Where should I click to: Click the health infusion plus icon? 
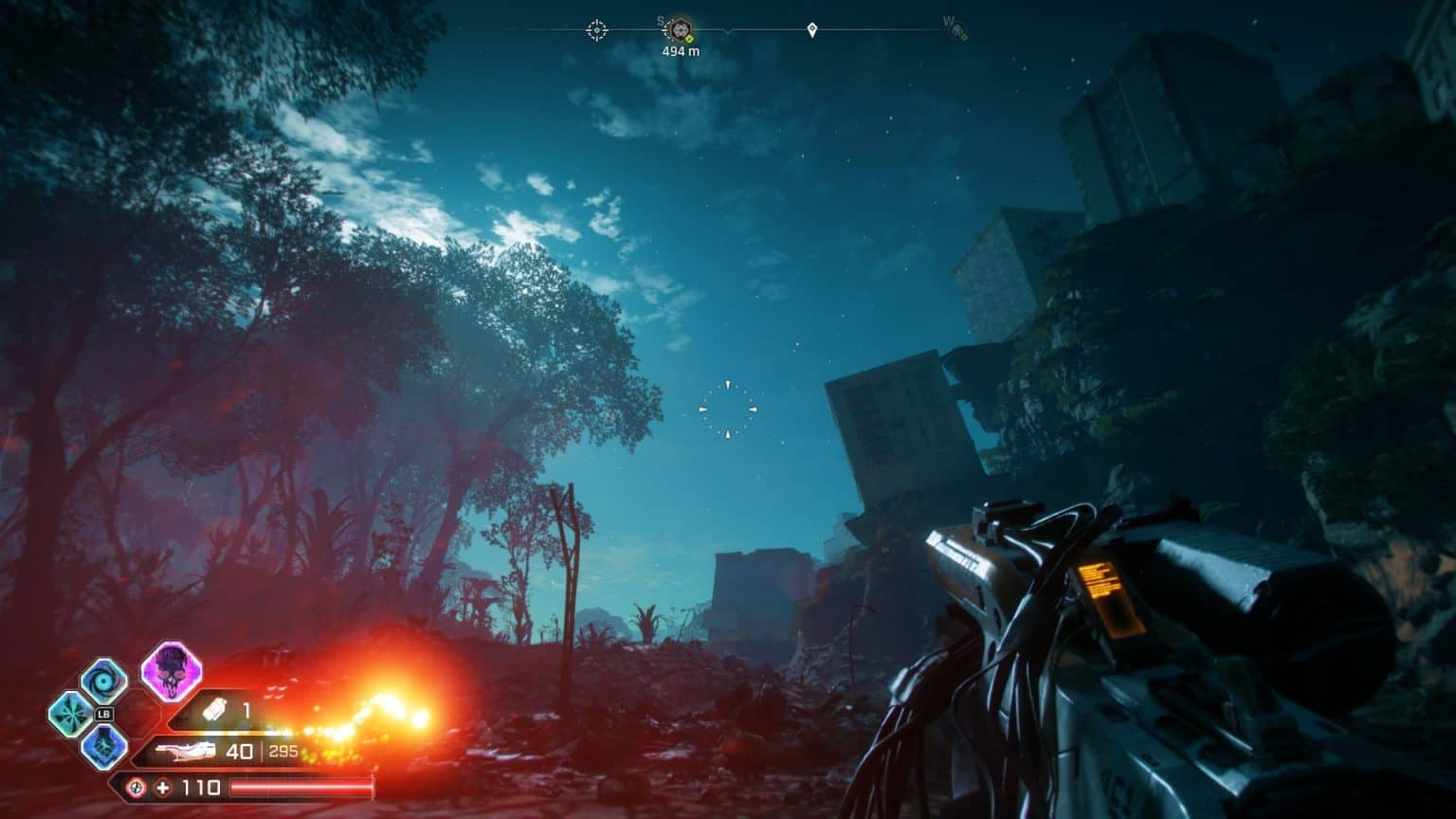point(163,788)
